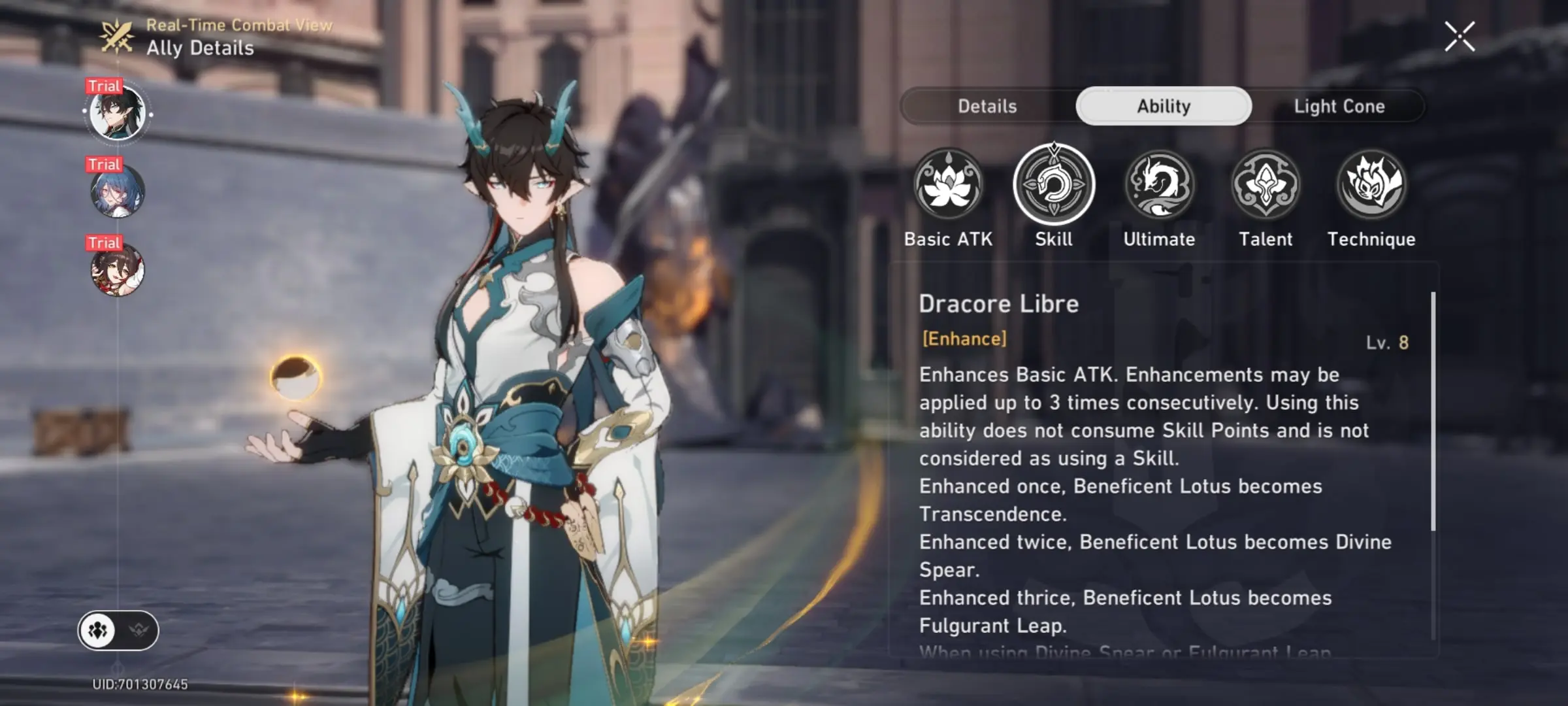Open the Light Cone tab
1568x706 pixels.
click(1339, 106)
